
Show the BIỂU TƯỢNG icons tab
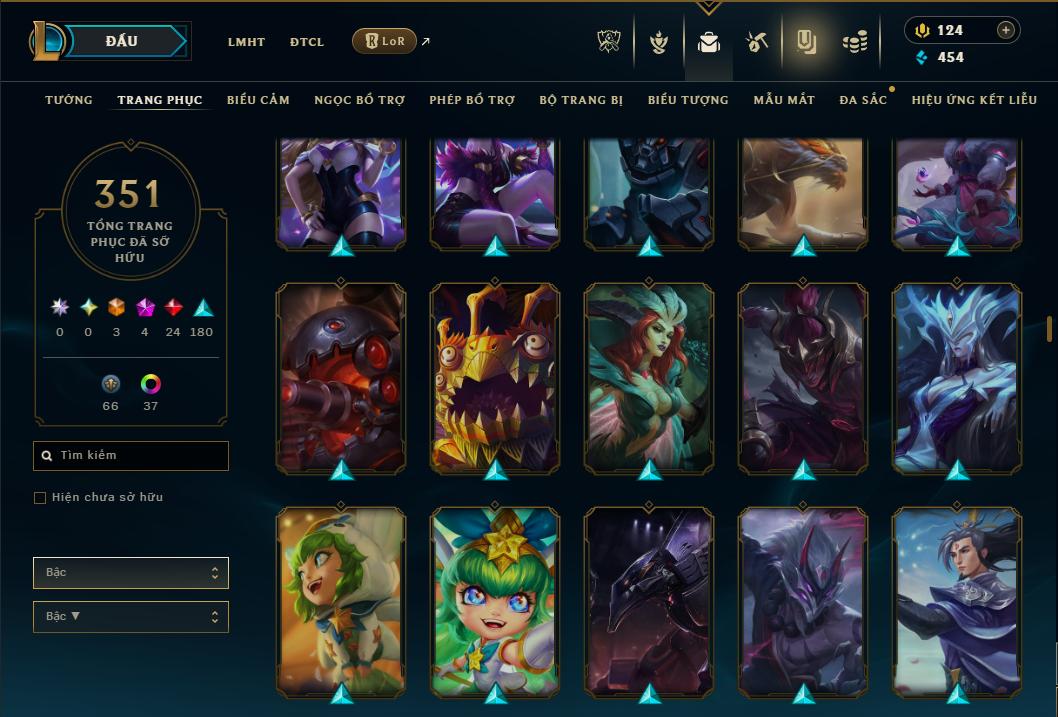(x=688, y=100)
